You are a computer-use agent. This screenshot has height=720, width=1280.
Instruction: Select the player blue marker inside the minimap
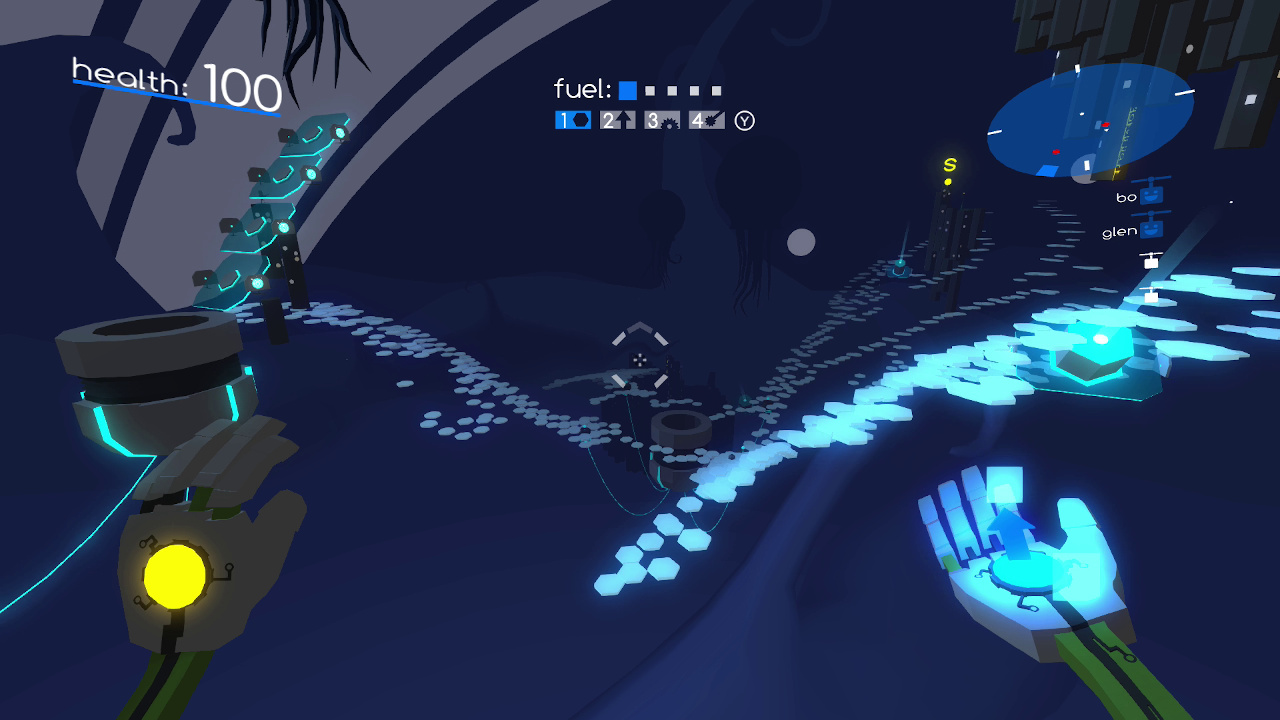point(1047,170)
